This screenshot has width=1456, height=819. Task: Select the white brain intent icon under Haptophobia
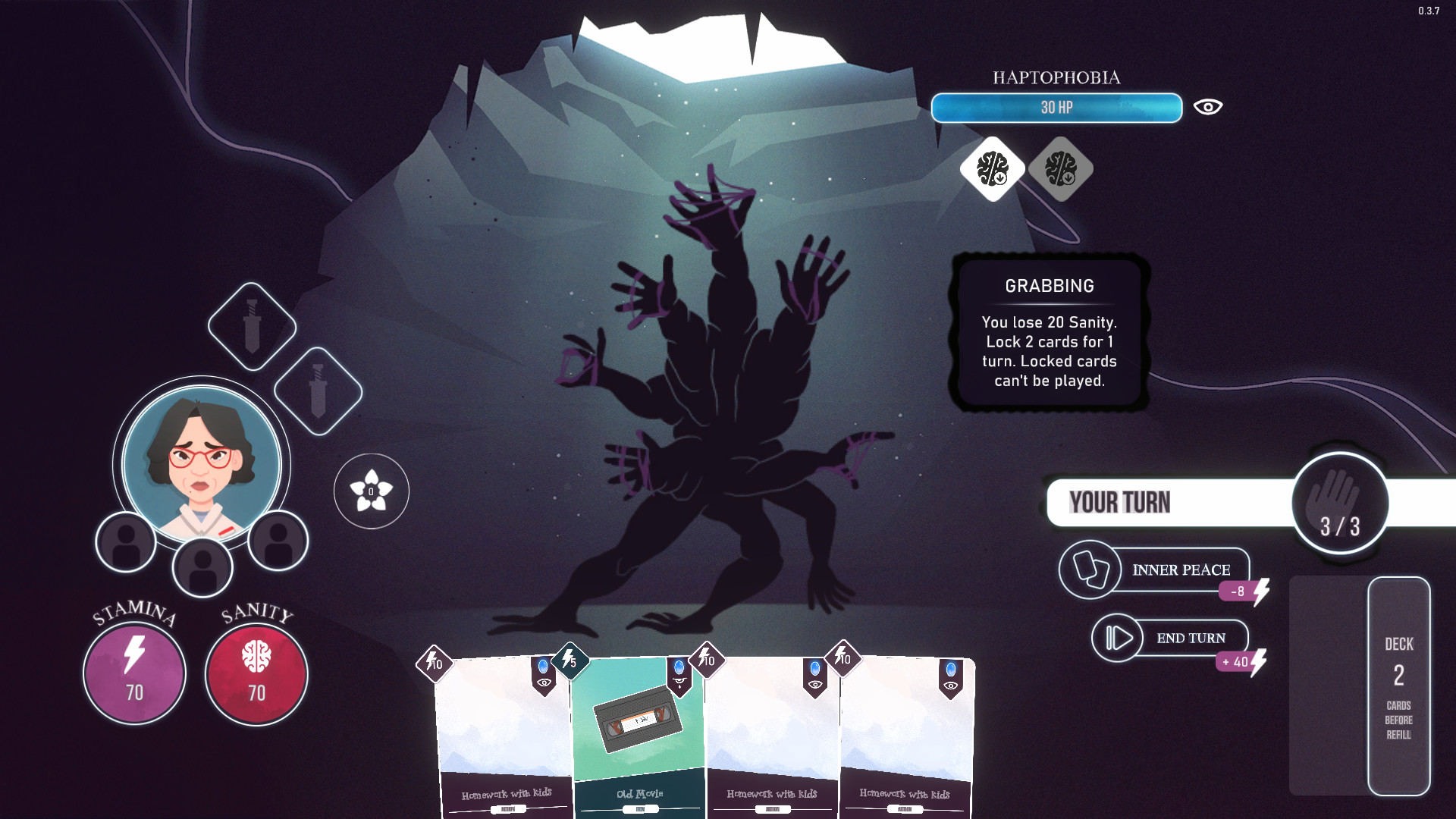click(x=991, y=170)
